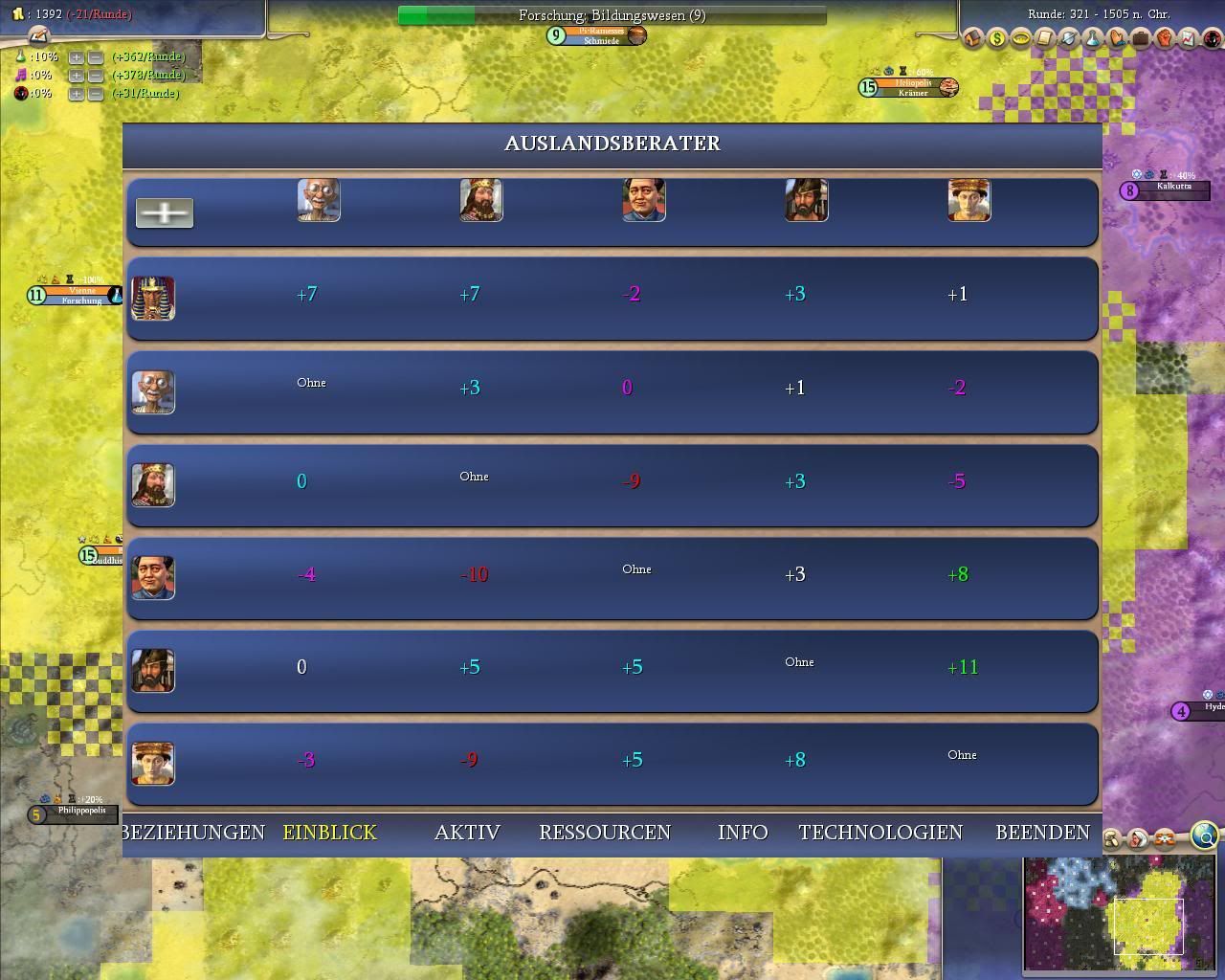The width and height of the screenshot is (1225, 980).
Task: Show the Ressourcen tab
Action: click(x=605, y=833)
